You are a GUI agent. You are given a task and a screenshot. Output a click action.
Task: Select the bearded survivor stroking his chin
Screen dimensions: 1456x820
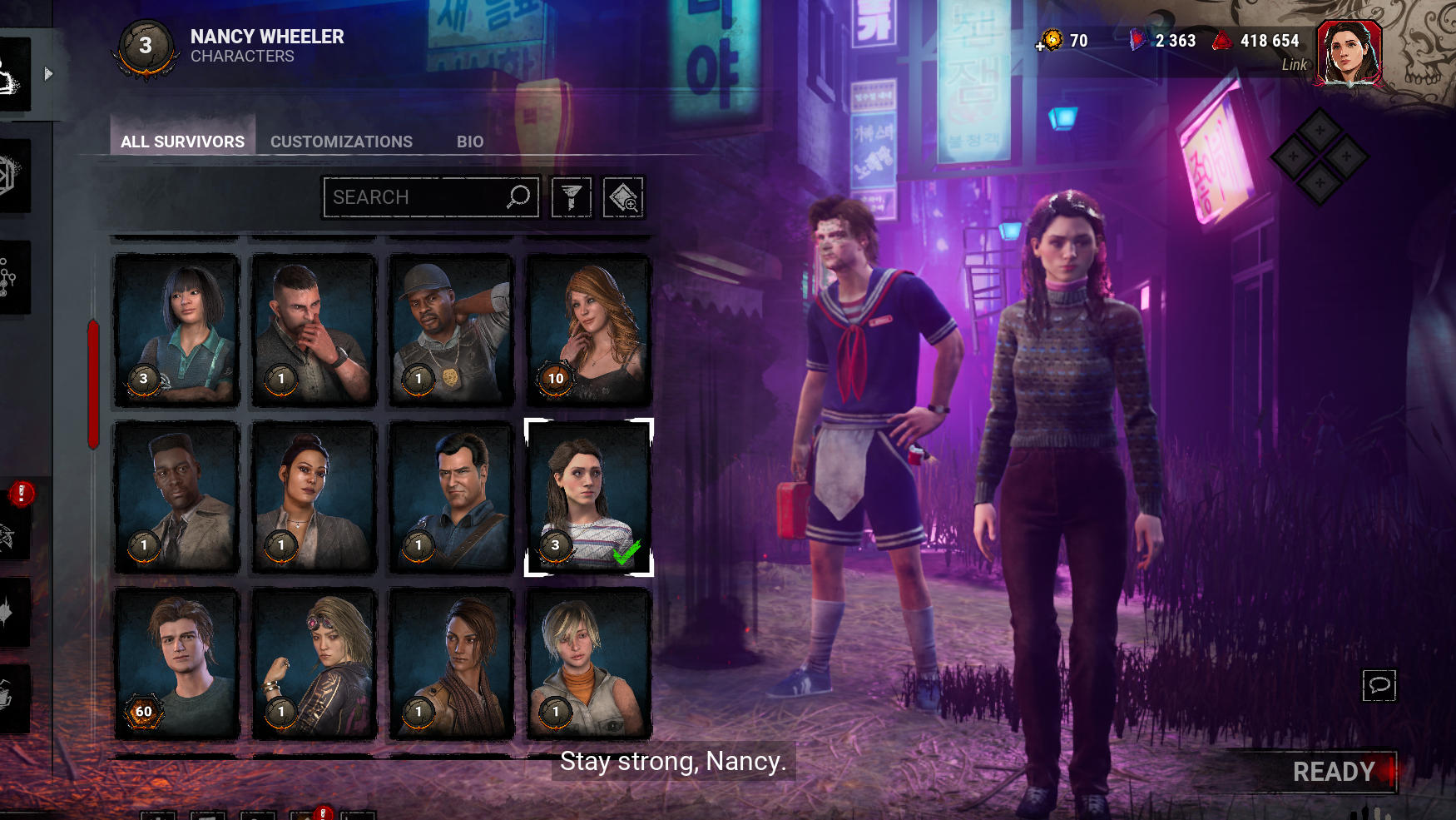point(314,330)
